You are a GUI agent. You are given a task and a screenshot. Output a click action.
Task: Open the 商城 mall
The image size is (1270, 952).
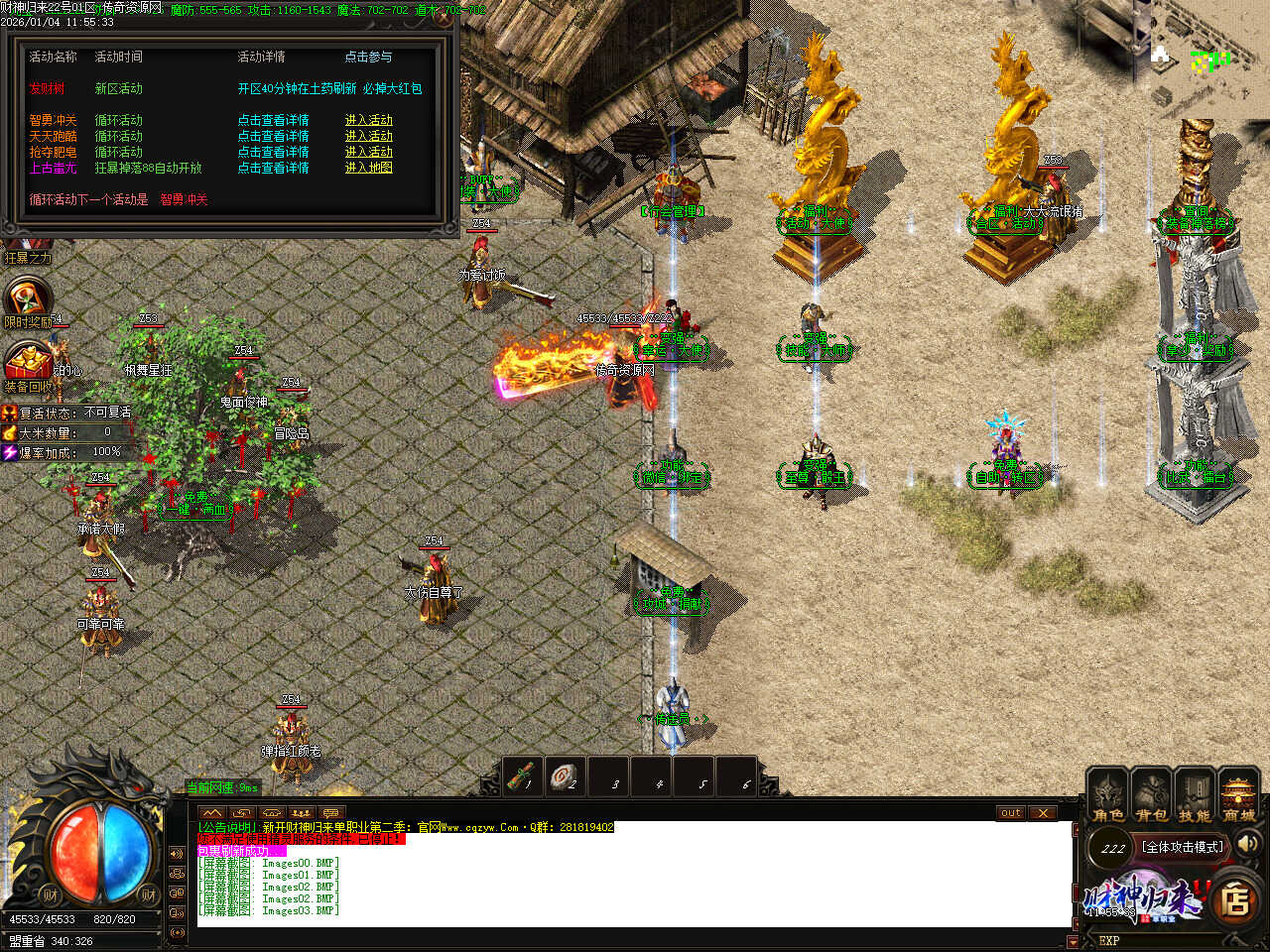click(x=1238, y=795)
